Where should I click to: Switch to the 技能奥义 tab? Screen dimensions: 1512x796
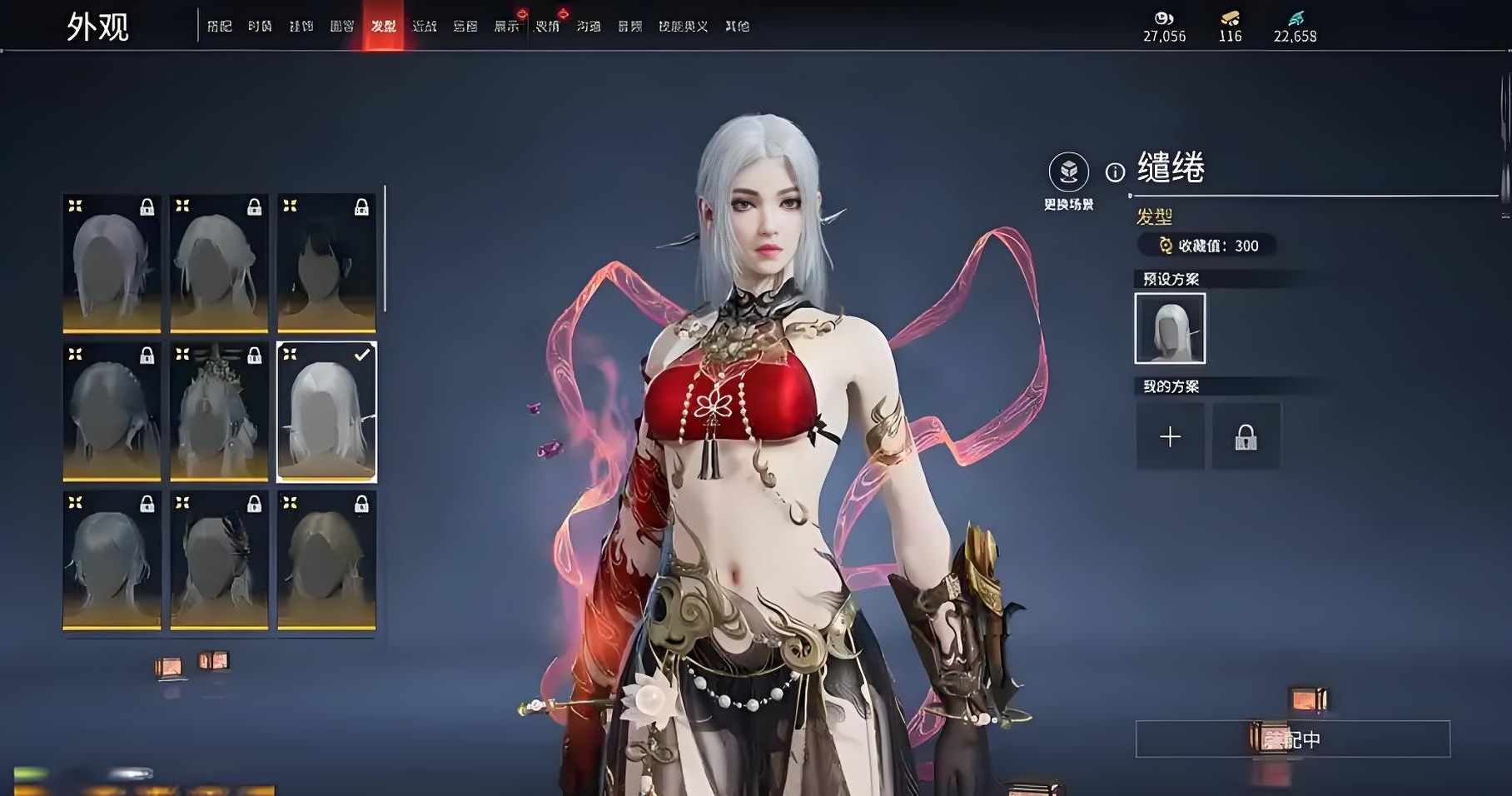[683, 27]
